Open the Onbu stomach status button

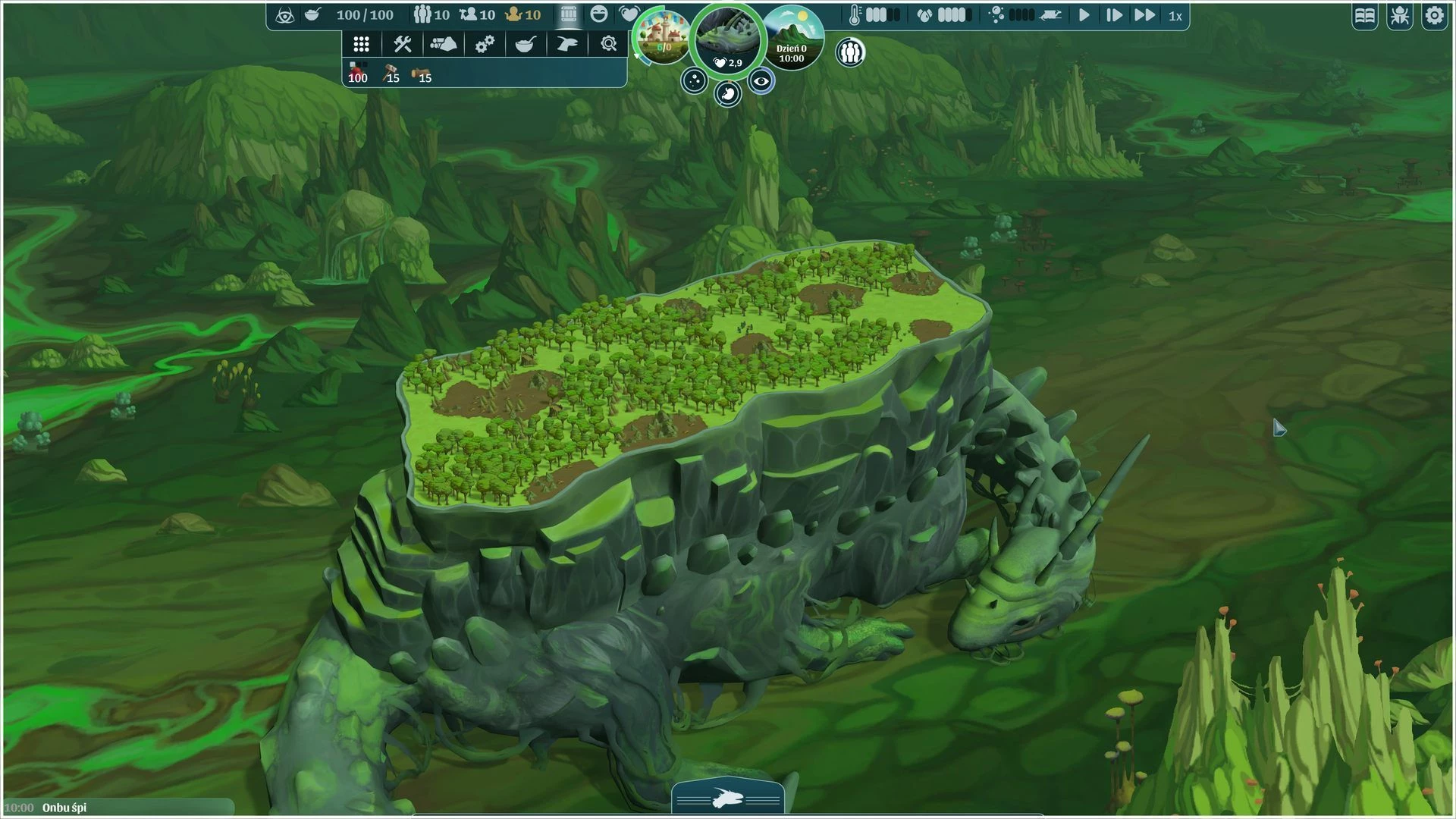[727, 94]
